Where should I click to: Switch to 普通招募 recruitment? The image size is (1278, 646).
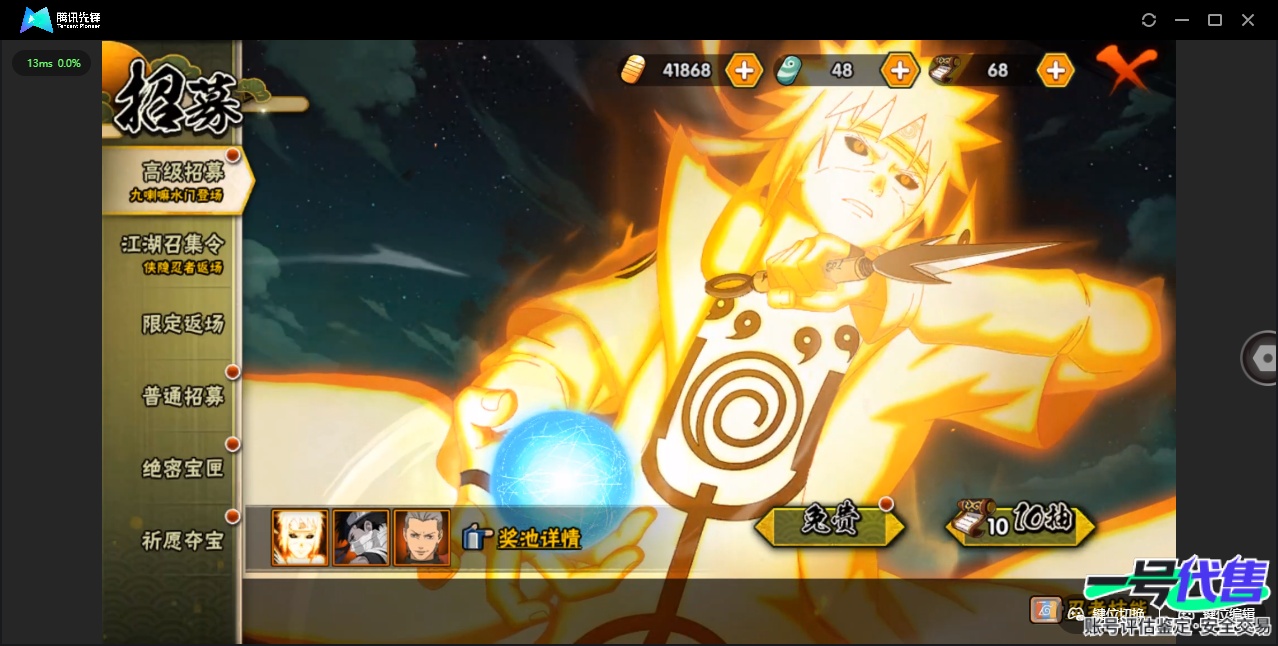click(x=182, y=396)
